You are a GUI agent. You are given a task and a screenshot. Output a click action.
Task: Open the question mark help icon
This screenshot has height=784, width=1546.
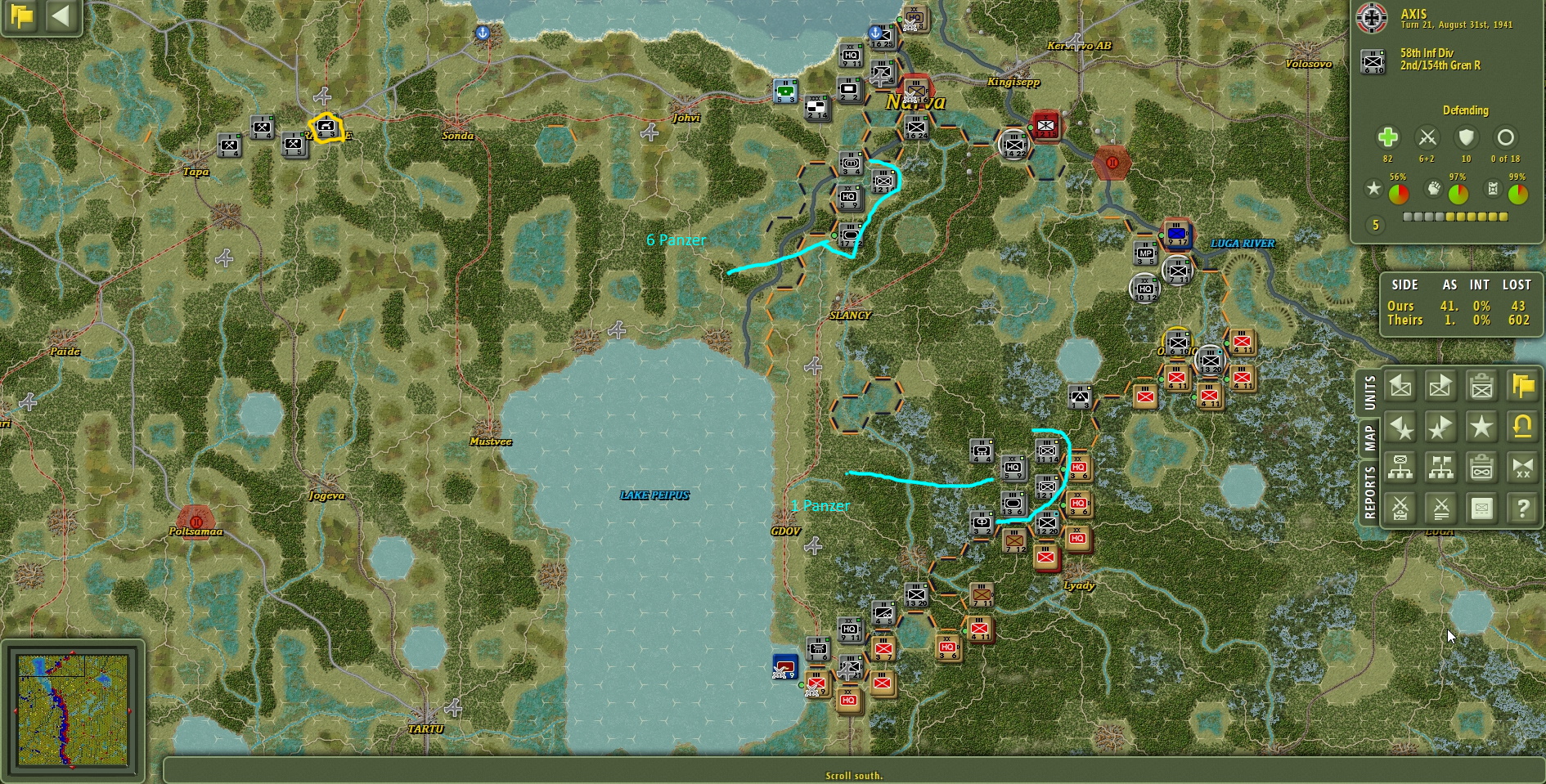1523,508
